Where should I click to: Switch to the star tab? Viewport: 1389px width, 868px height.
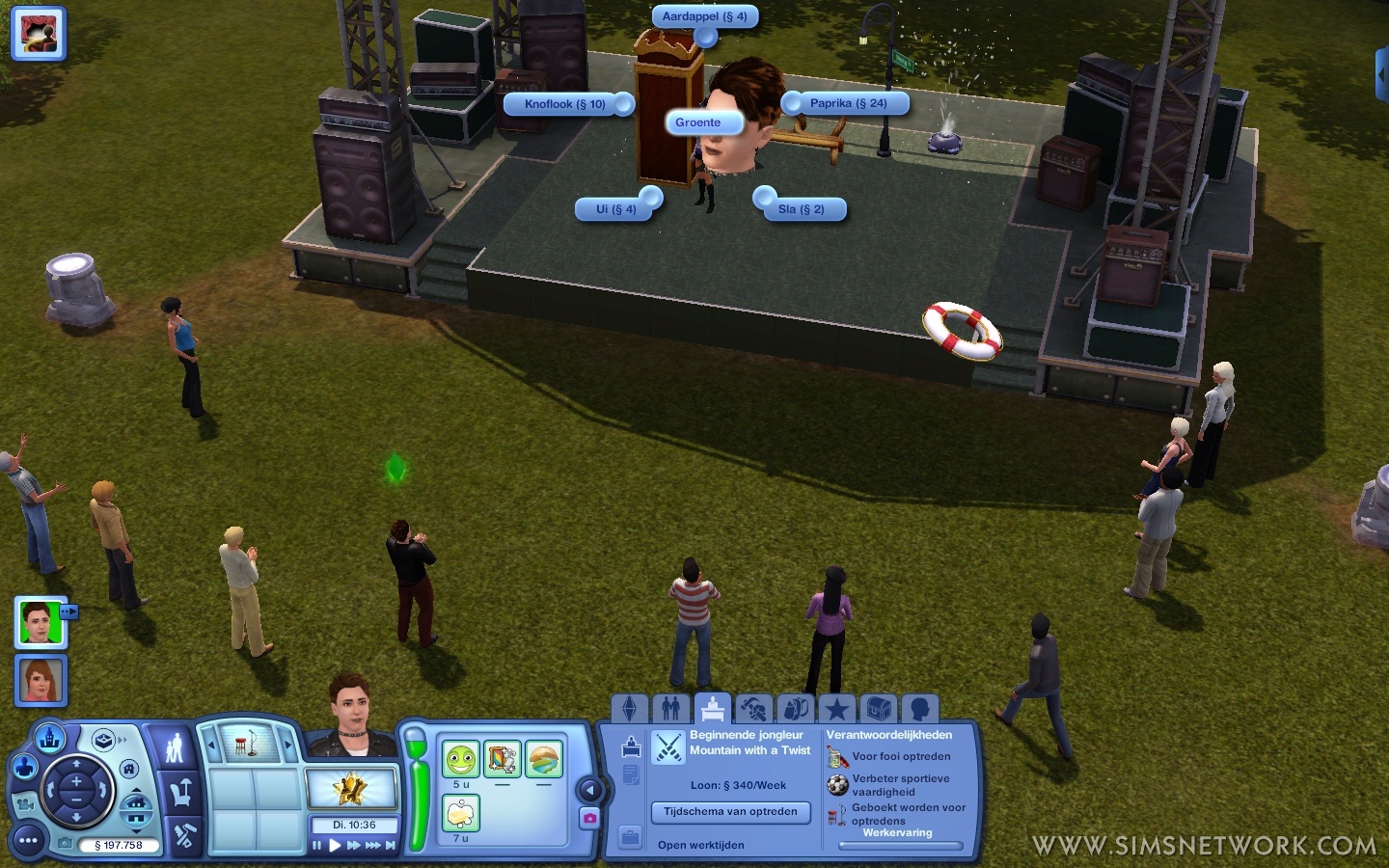[836, 710]
